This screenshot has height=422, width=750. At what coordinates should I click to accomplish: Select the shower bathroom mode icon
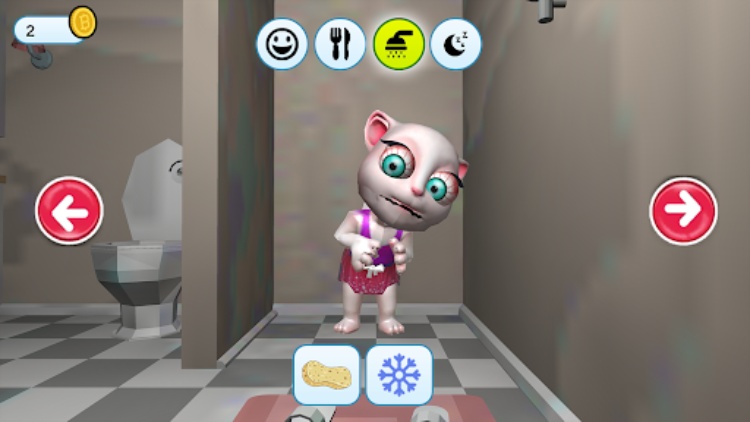coord(398,44)
